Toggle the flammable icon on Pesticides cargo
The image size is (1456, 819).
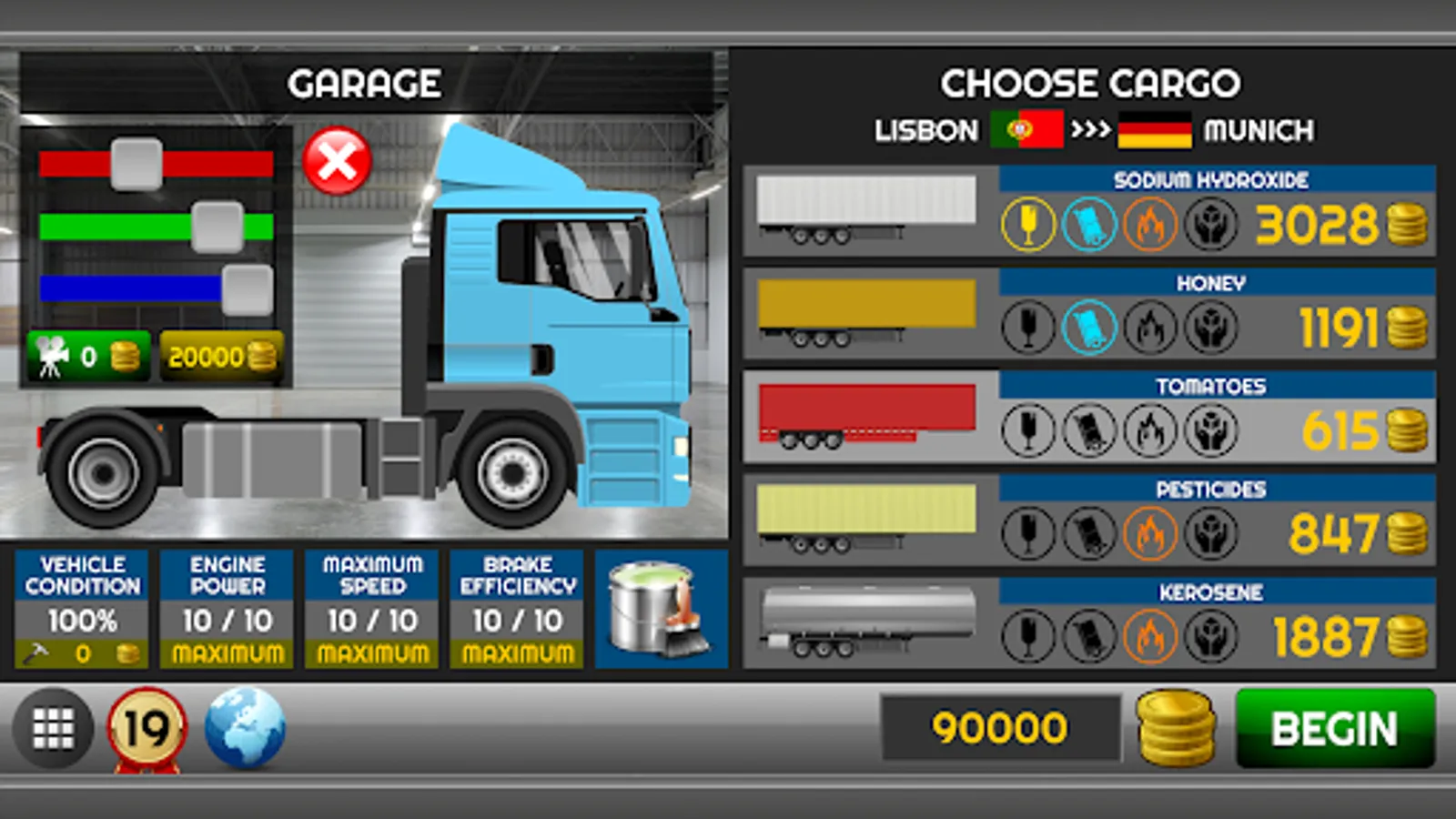1151,532
